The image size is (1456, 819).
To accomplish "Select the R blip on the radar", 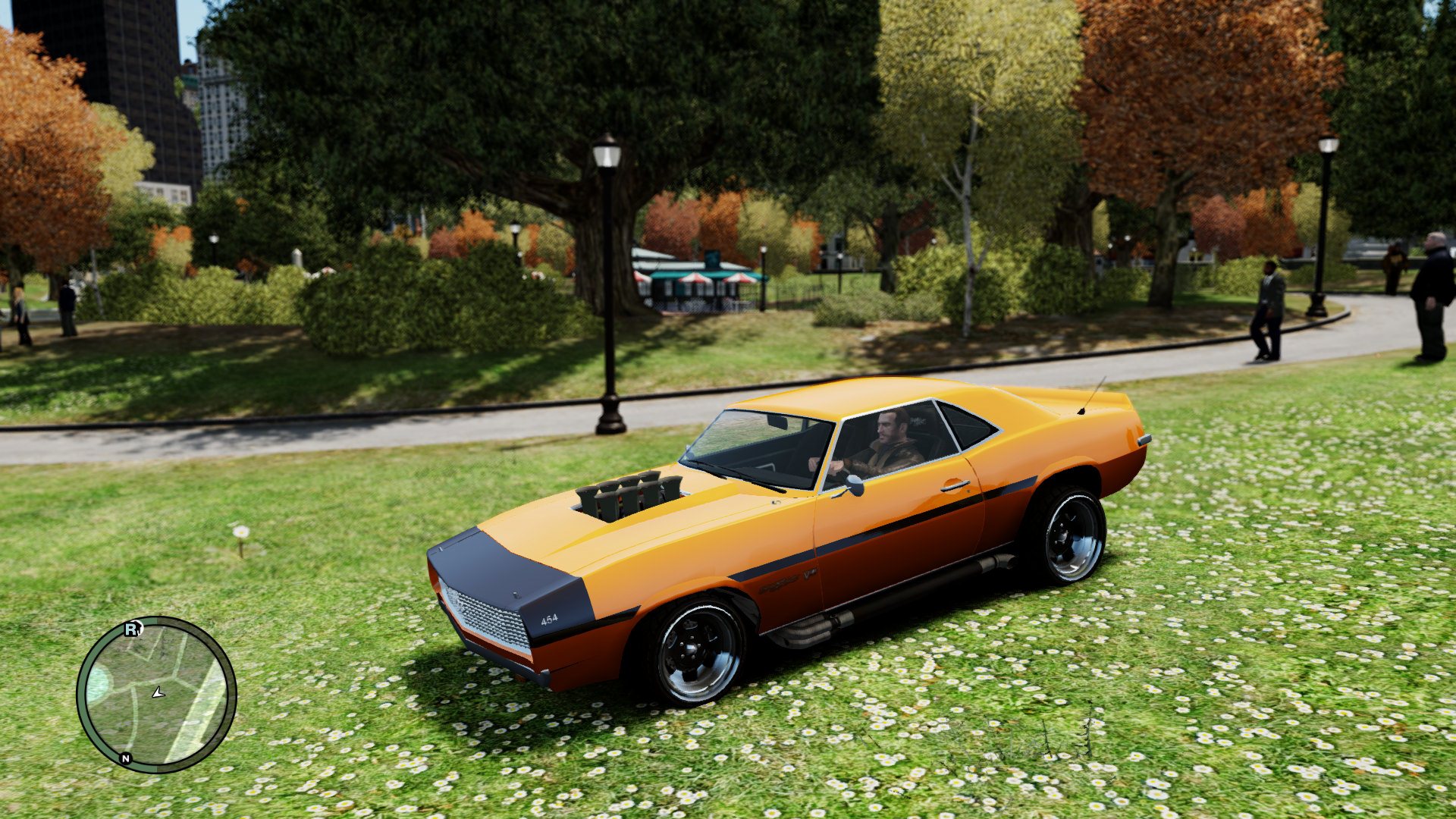I will point(133,629).
